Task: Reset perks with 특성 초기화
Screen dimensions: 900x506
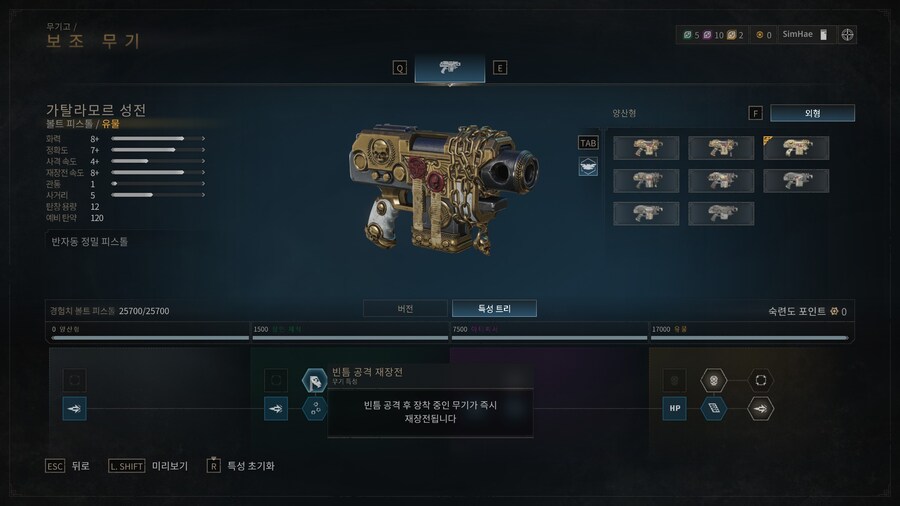Action: pyautogui.click(x=240, y=466)
